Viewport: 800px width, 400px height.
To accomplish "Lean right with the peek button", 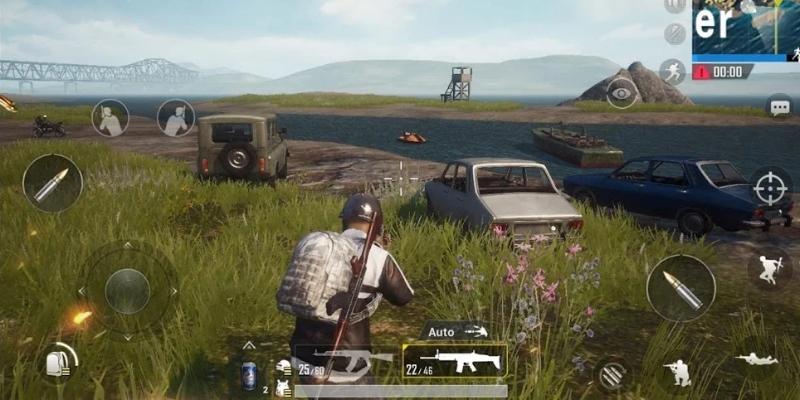I will 176,118.
